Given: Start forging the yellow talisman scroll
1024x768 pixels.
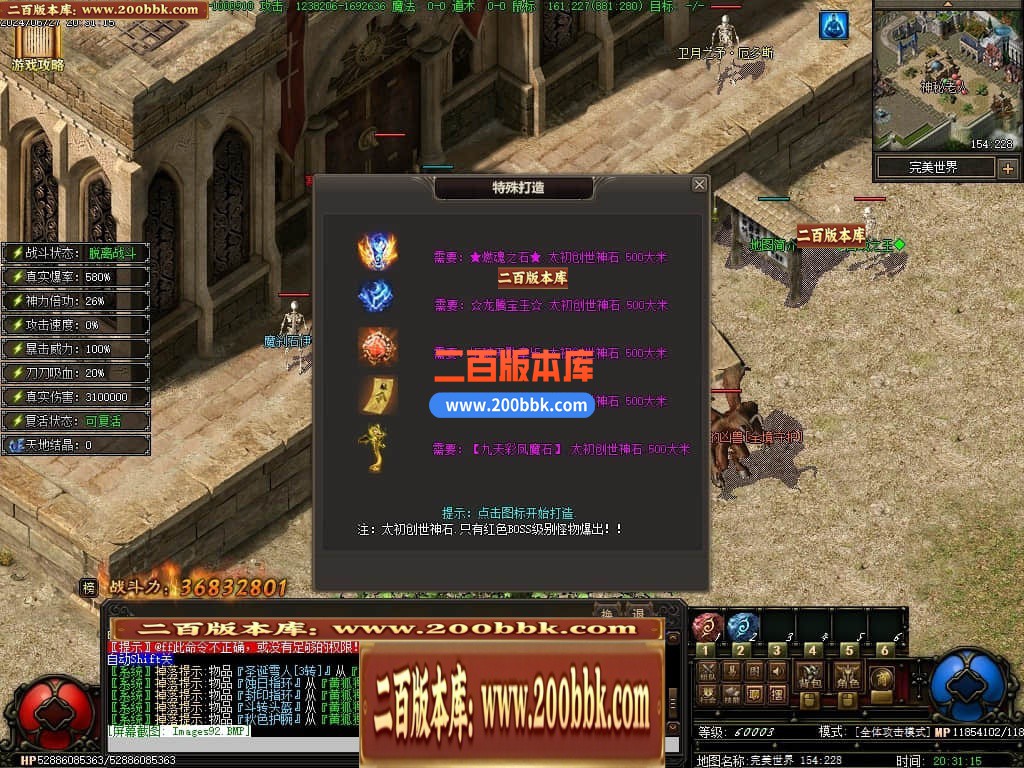Looking at the screenshot, I should [378, 394].
